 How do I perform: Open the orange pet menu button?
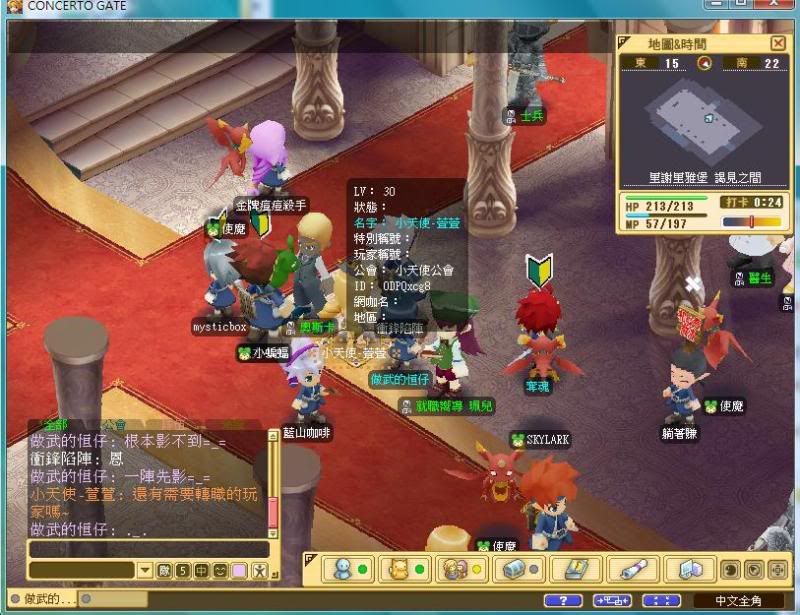click(x=401, y=570)
